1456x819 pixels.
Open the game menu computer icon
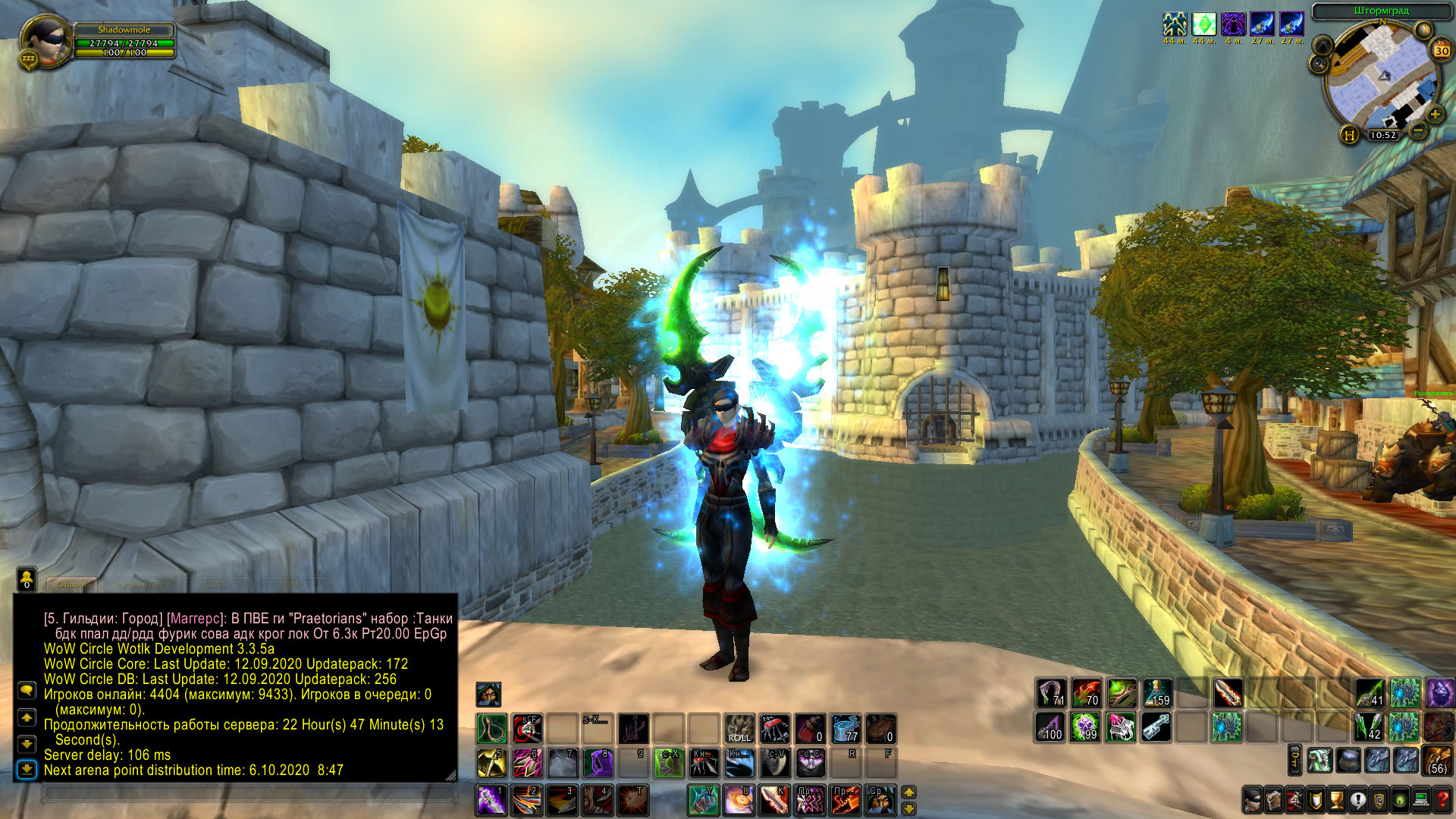pos(1421,799)
